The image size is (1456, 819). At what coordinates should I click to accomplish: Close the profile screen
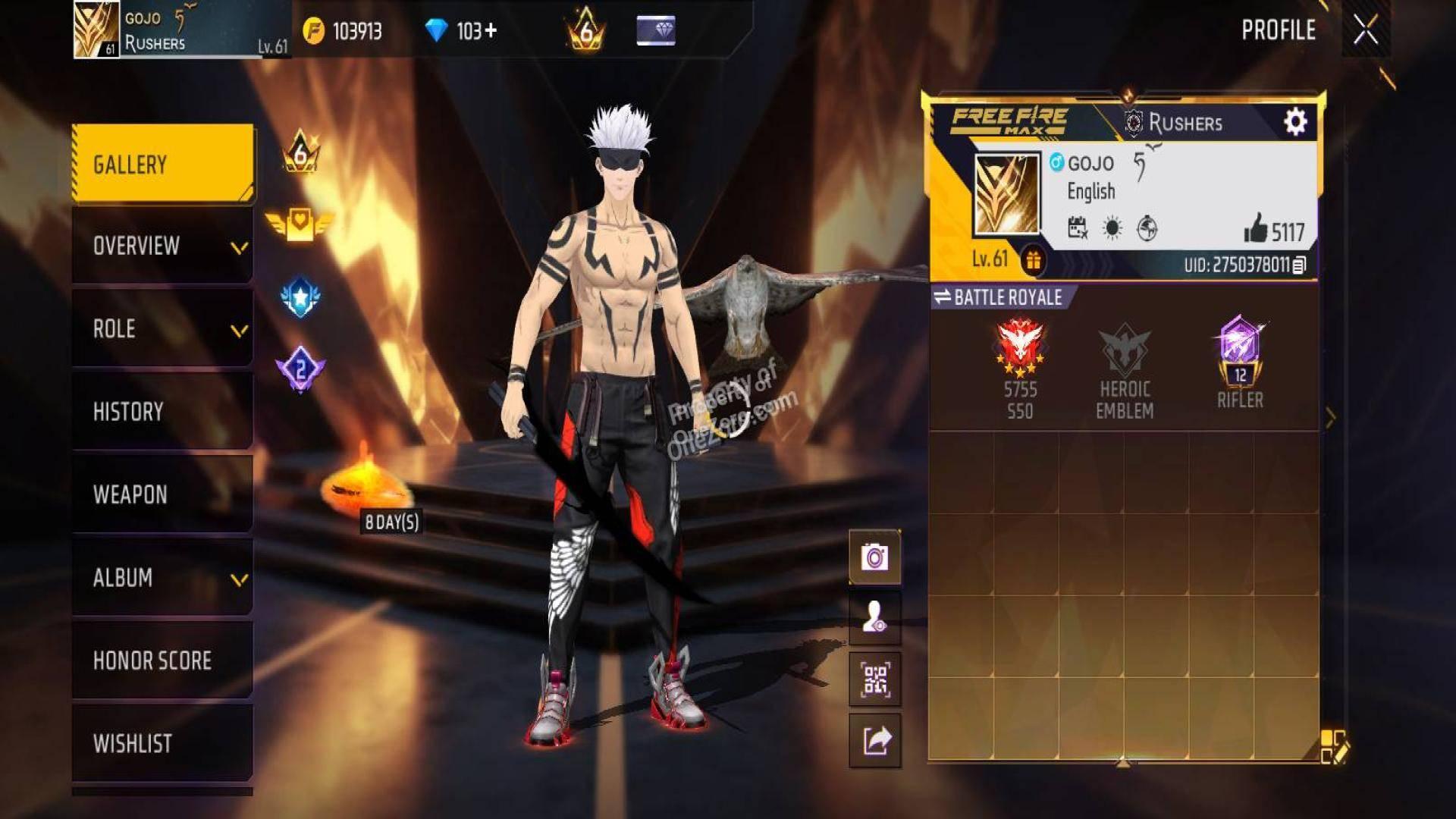tap(1366, 31)
